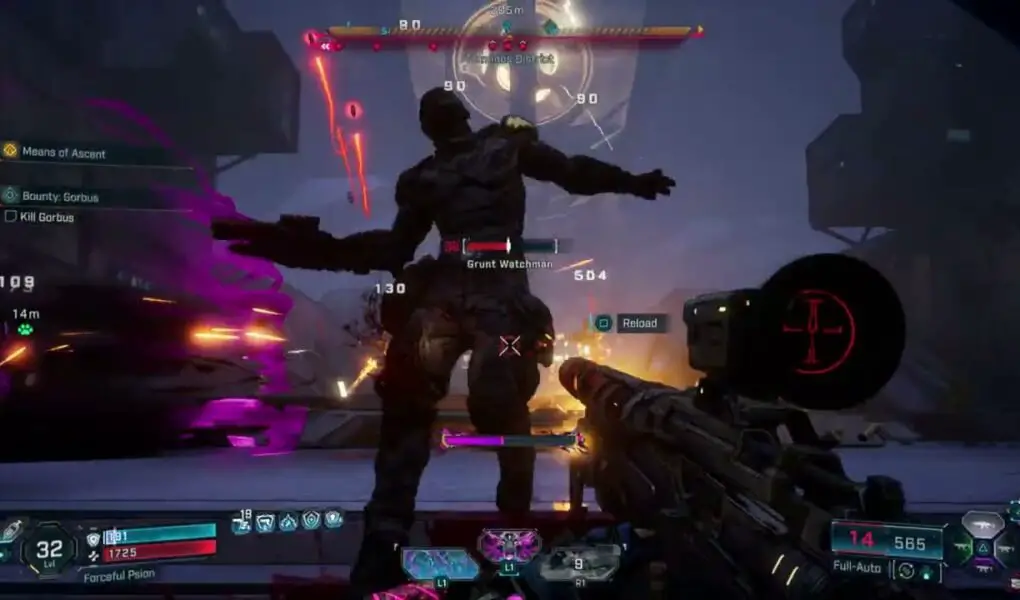Tick the Kill Gorbus objective checkbox
The width and height of the screenshot is (1020, 600).
(x=10, y=217)
